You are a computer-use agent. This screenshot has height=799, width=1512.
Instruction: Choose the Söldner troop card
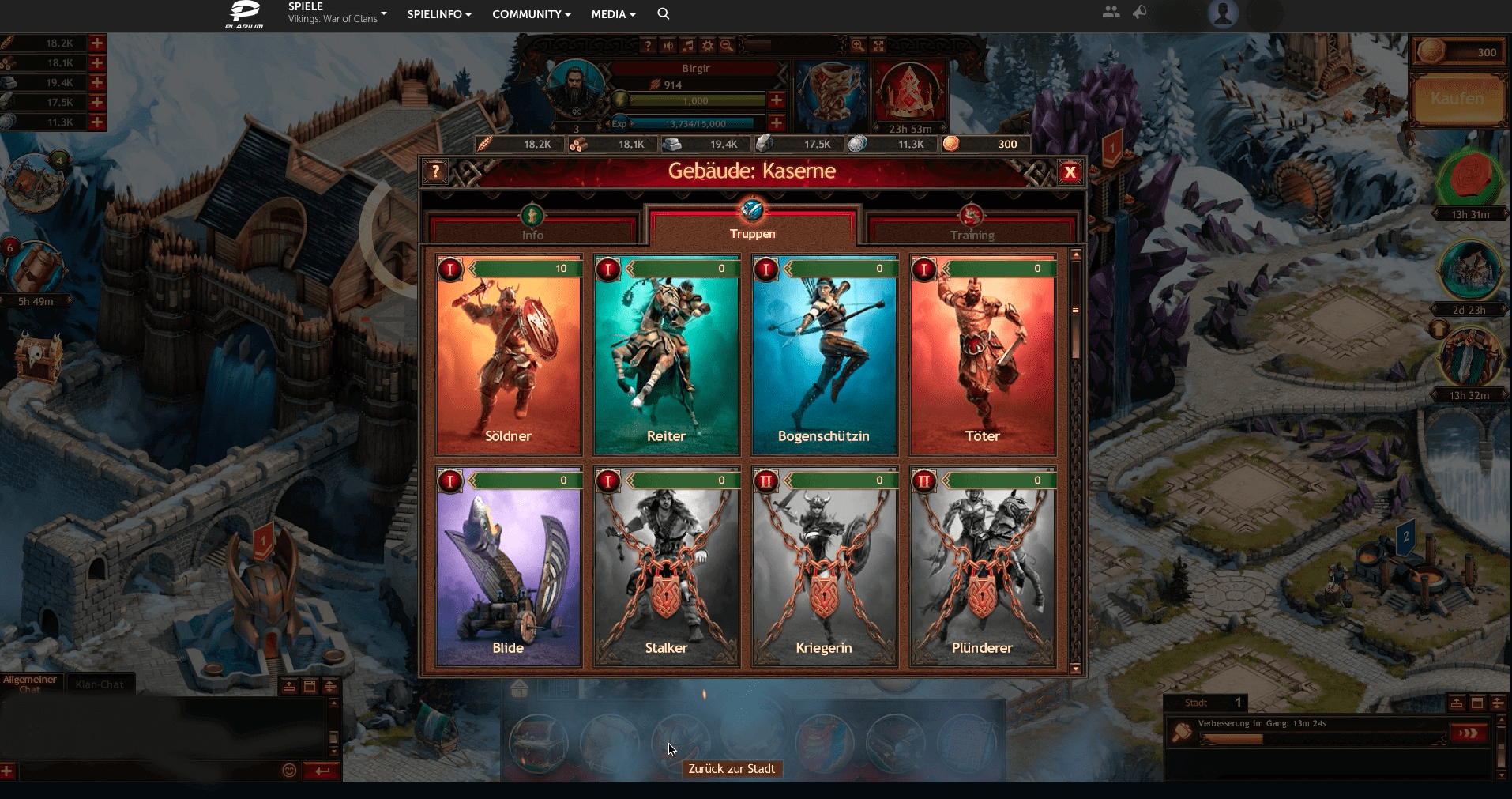tap(509, 356)
